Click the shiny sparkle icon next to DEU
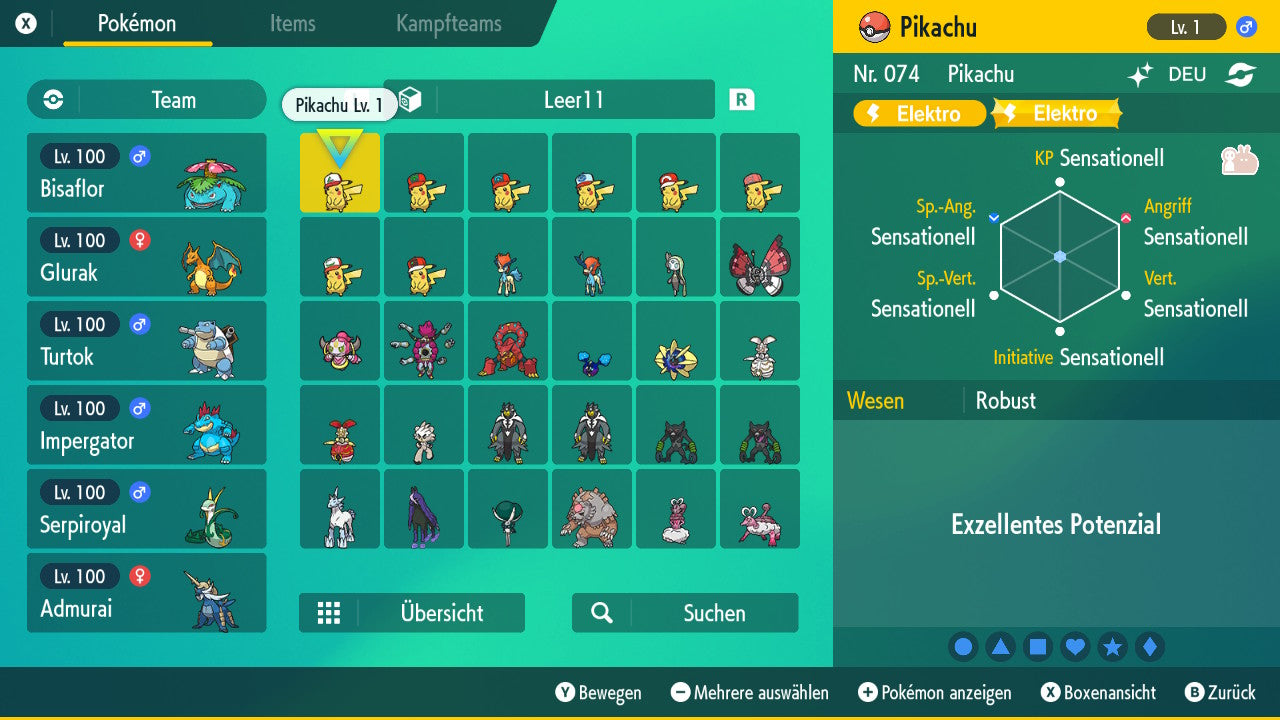This screenshot has height=720, width=1280. (1140, 73)
